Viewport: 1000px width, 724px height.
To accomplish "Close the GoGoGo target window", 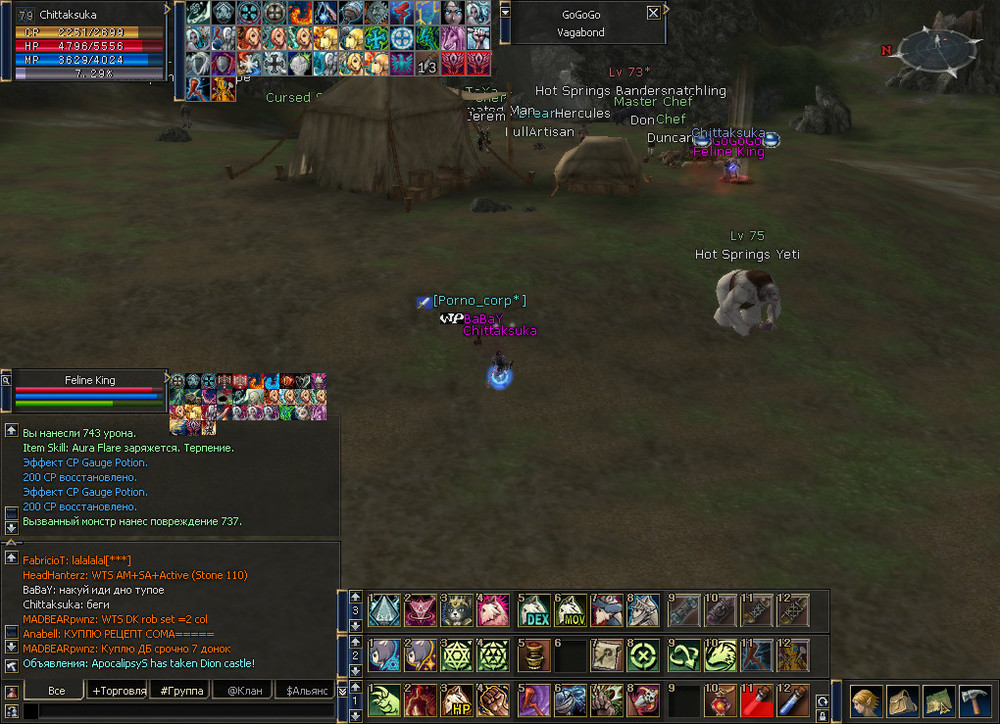I will 653,13.
